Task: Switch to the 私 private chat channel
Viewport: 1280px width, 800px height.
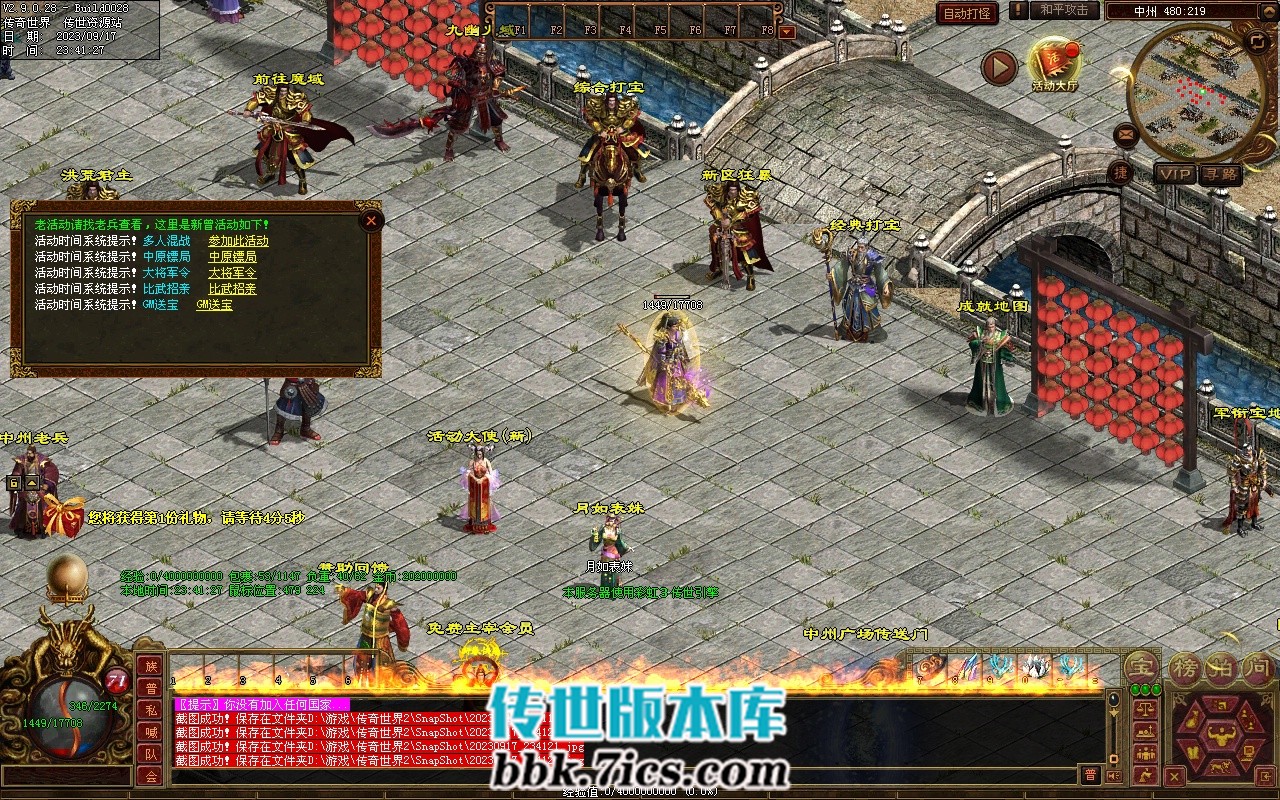Action: point(150,710)
